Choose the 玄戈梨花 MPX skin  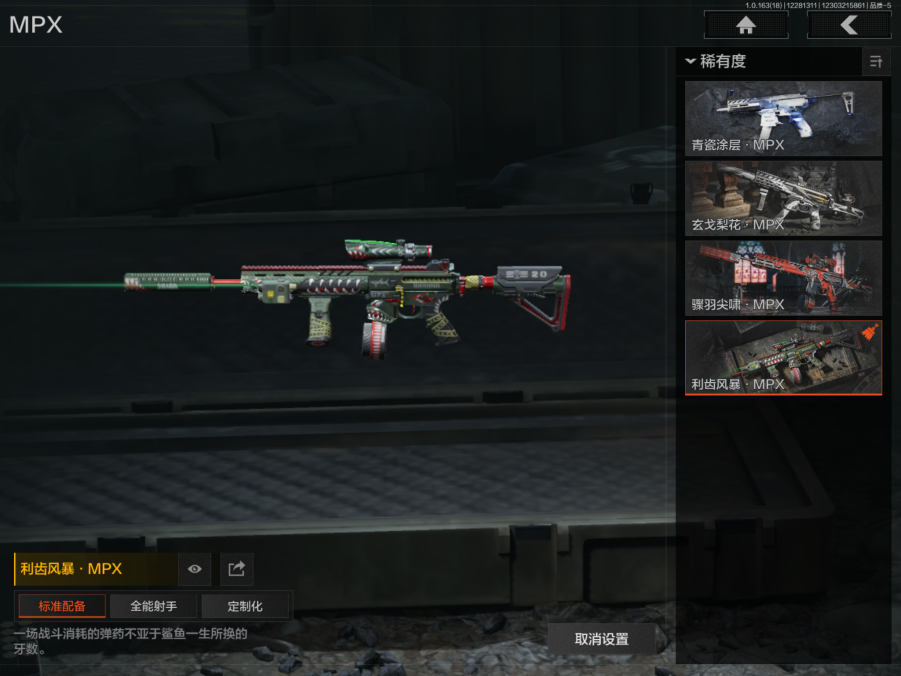(783, 198)
